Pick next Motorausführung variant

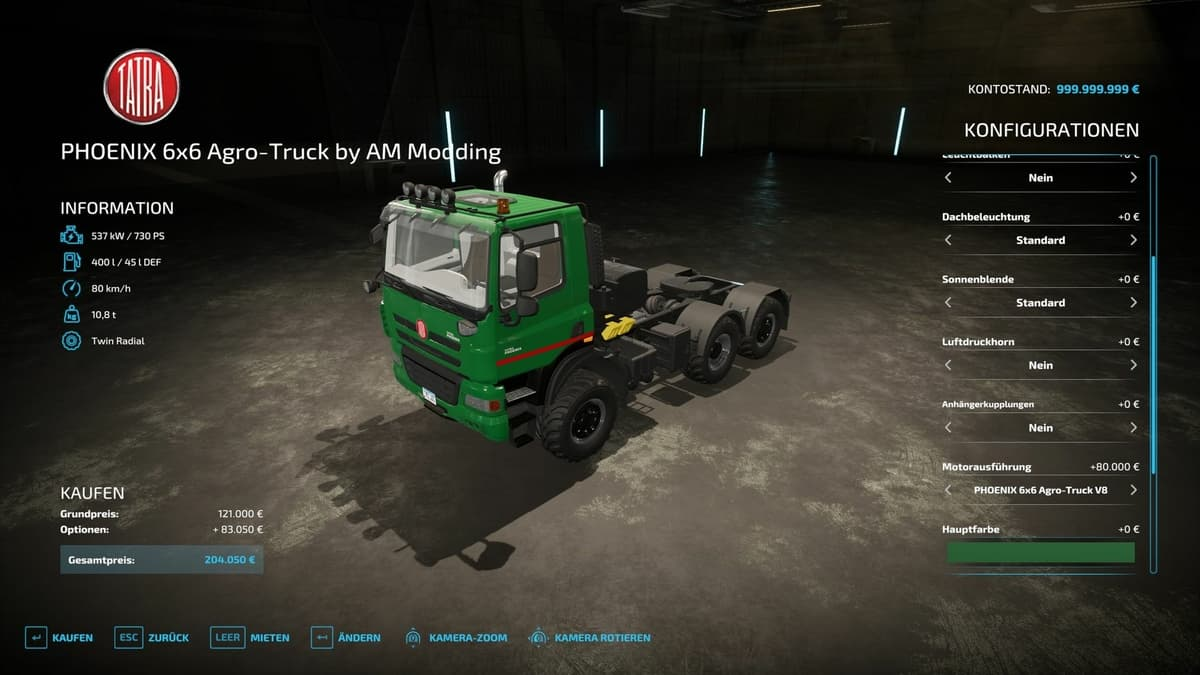coord(1133,490)
